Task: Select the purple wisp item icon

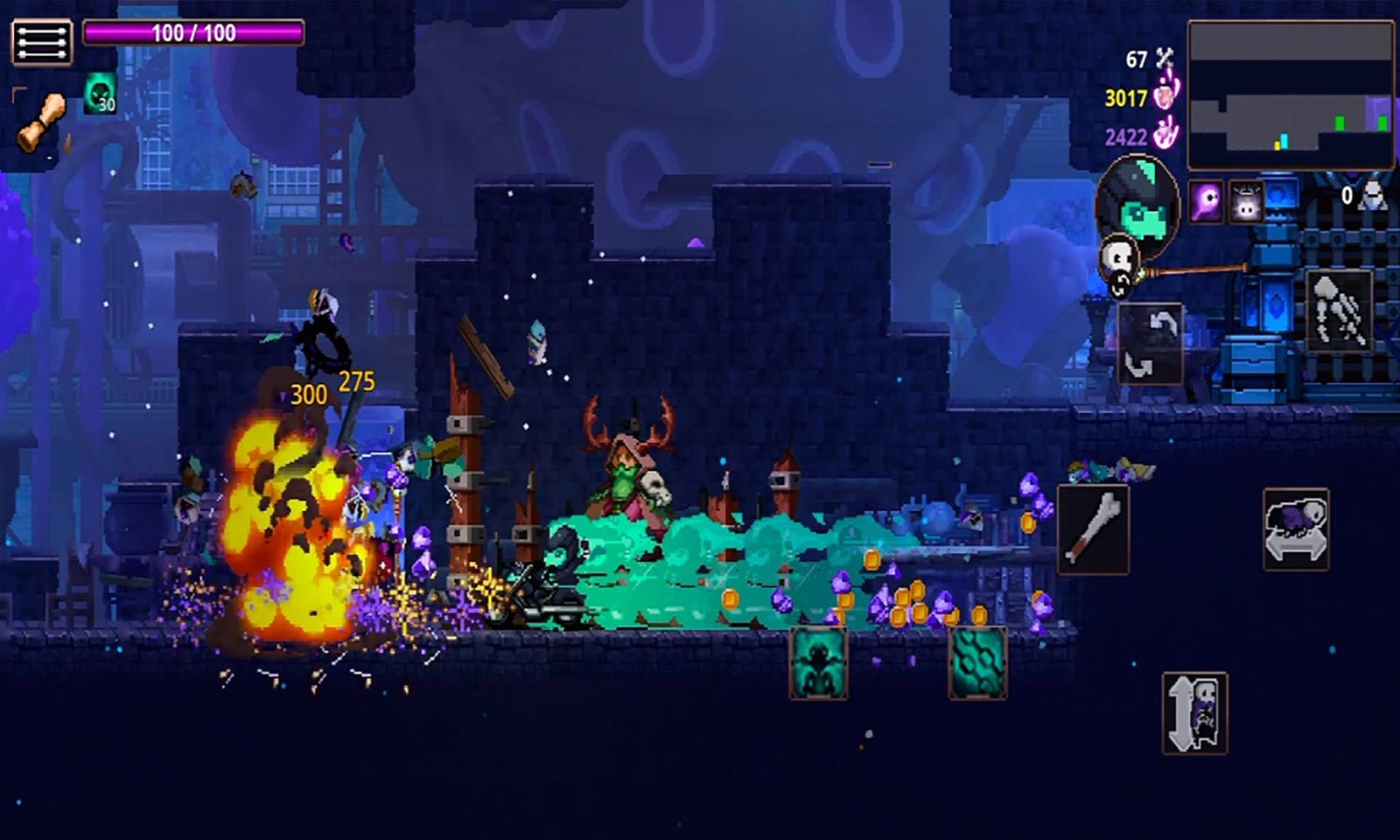Action: [1206, 202]
